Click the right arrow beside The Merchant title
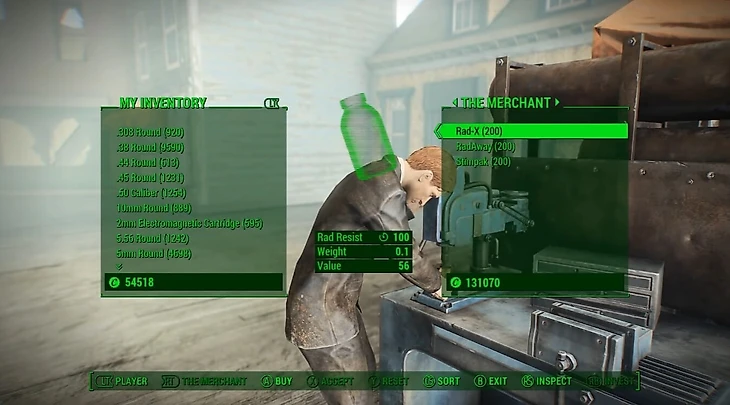This screenshot has height=405, width=730. pyautogui.click(x=557, y=102)
